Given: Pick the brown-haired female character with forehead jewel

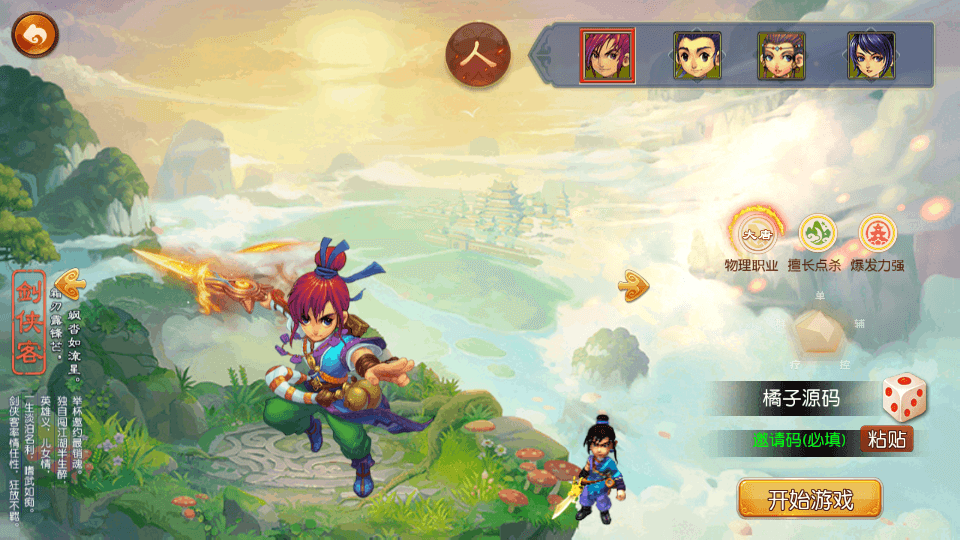Looking at the screenshot, I should click(781, 56).
